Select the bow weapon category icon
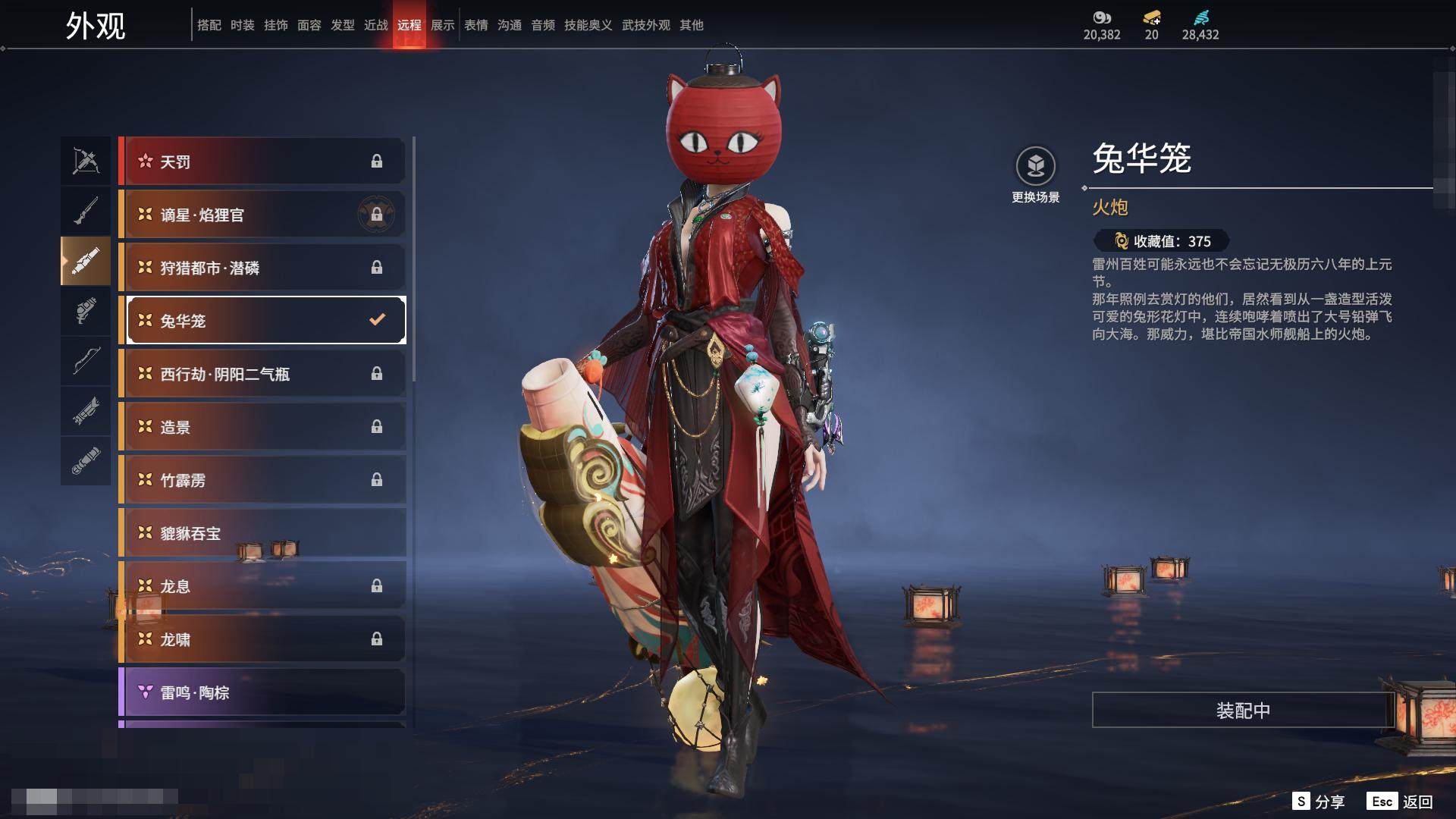The height and width of the screenshot is (819, 1456). pyautogui.click(x=86, y=161)
